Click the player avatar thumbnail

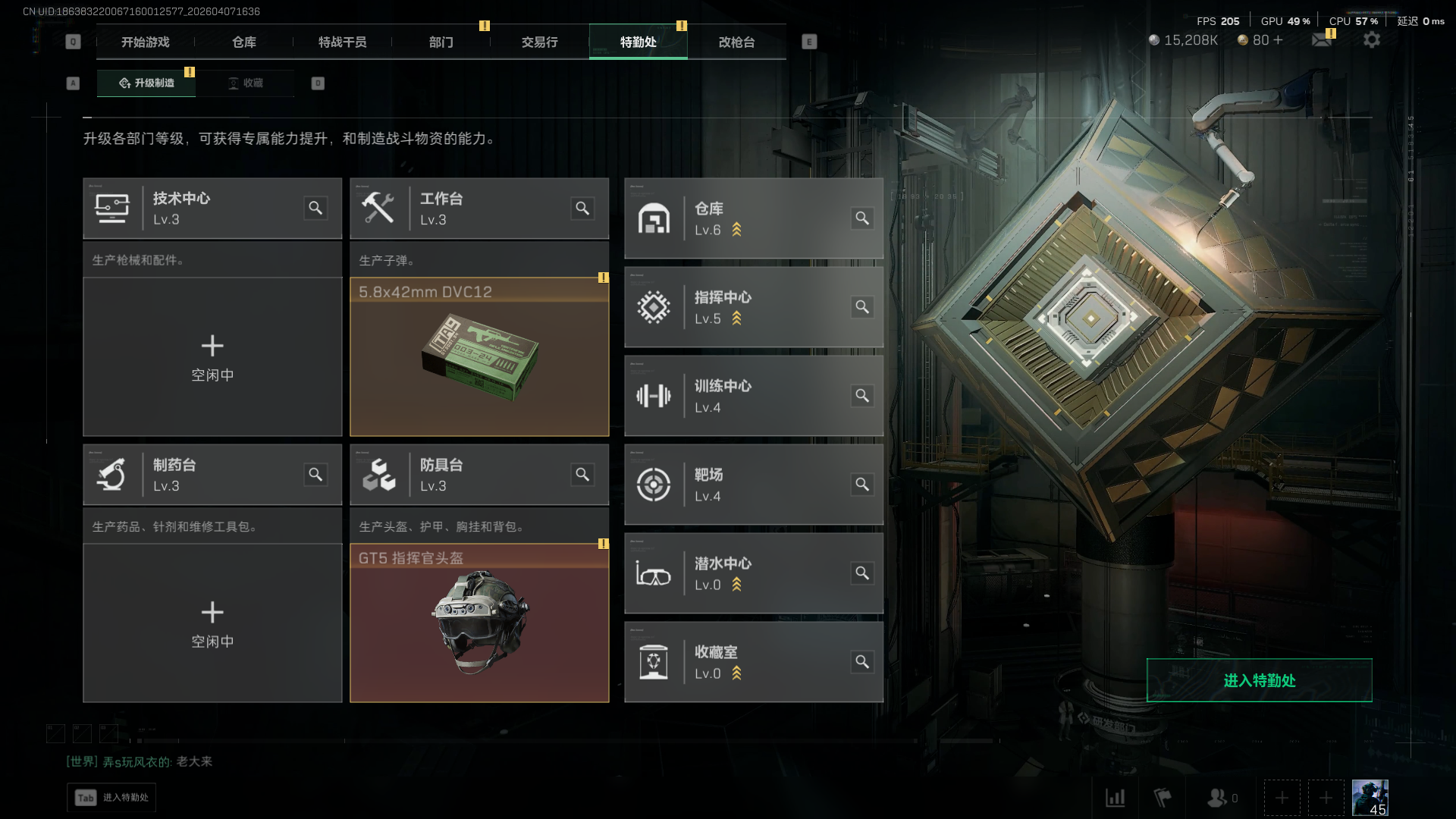pos(1370,798)
